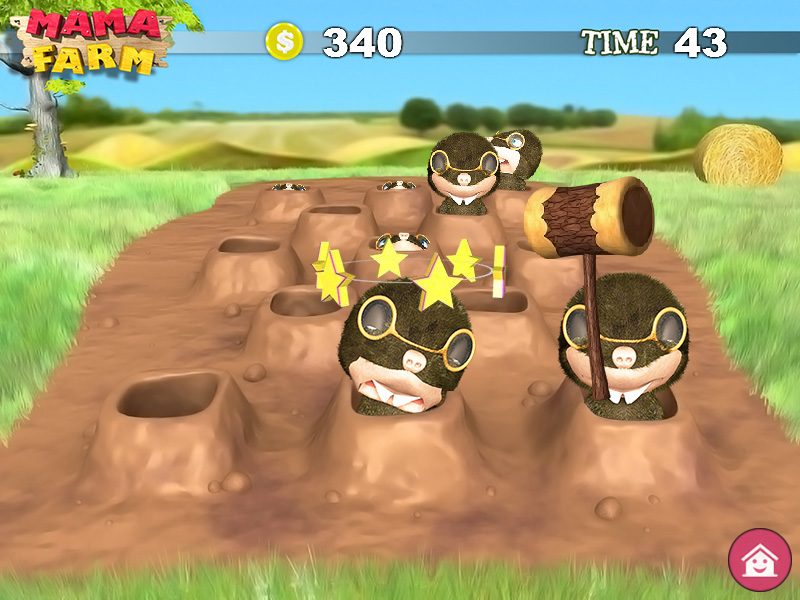The width and height of the screenshot is (800, 600).
Task: Click the pink home button
Action: [759, 559]
